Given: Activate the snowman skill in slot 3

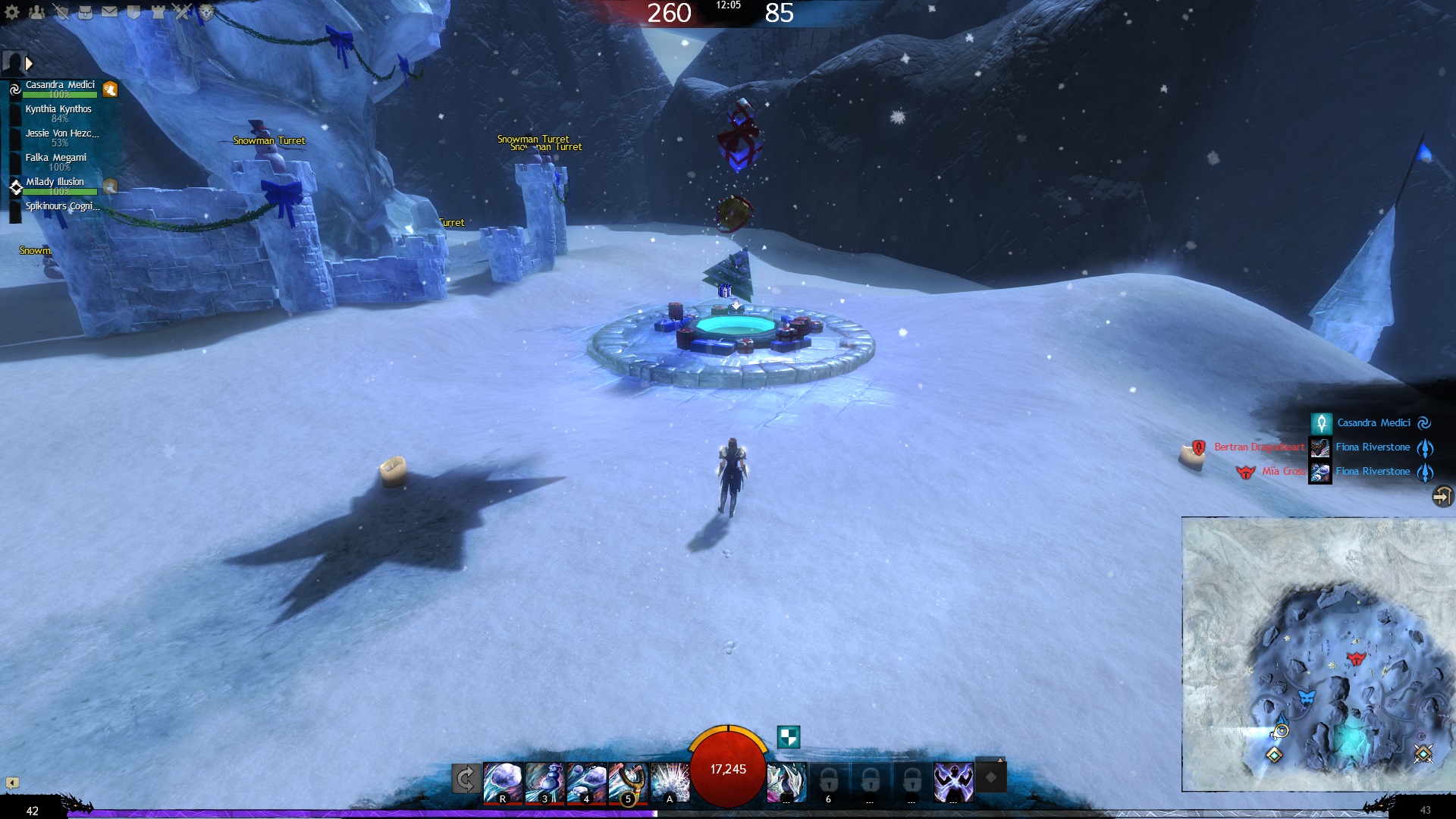Looking at the screenshot, I should tap(544, 782).
